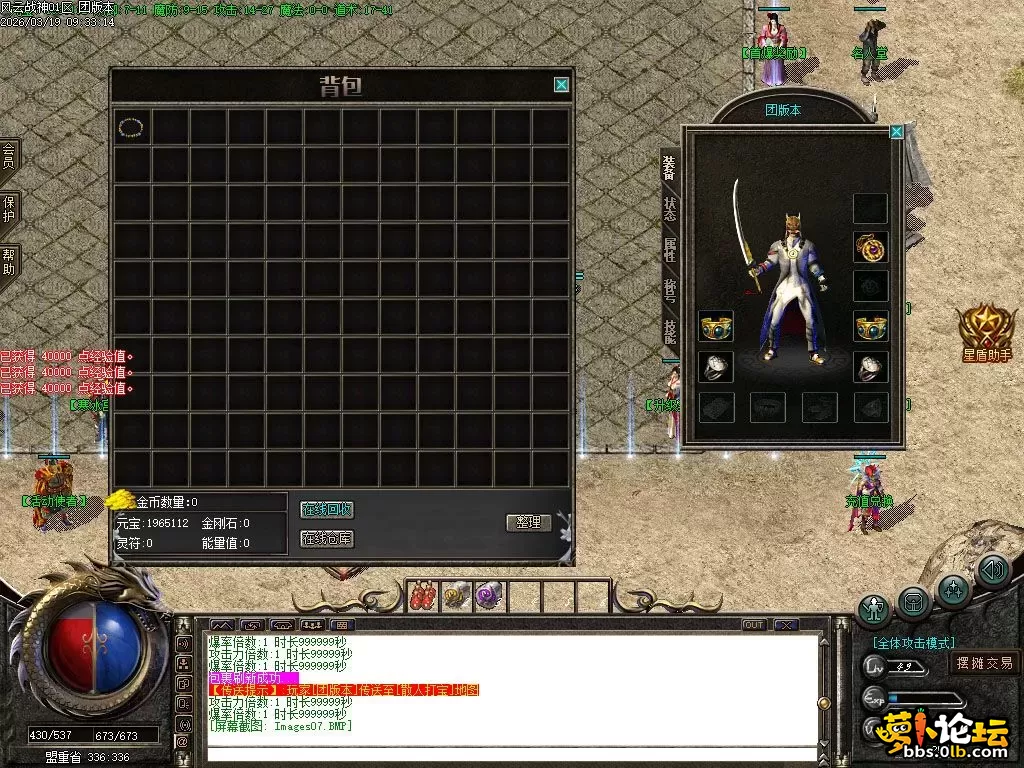1024x768 pixels.
Task: Switch to the 状态 status tab
Action: [x=669, y=209]
